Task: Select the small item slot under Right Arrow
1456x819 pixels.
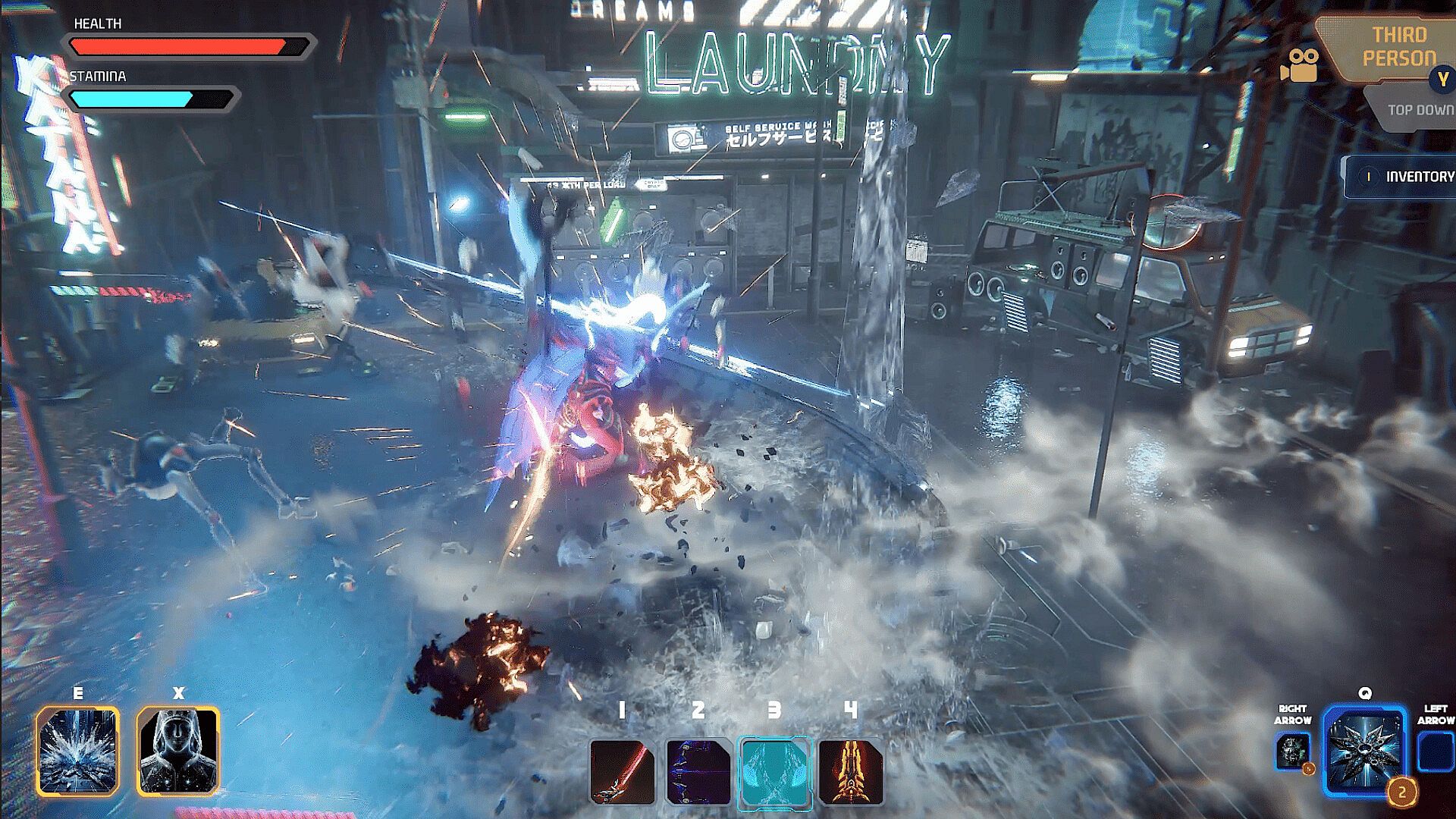Action: [x=1293, y=752]
